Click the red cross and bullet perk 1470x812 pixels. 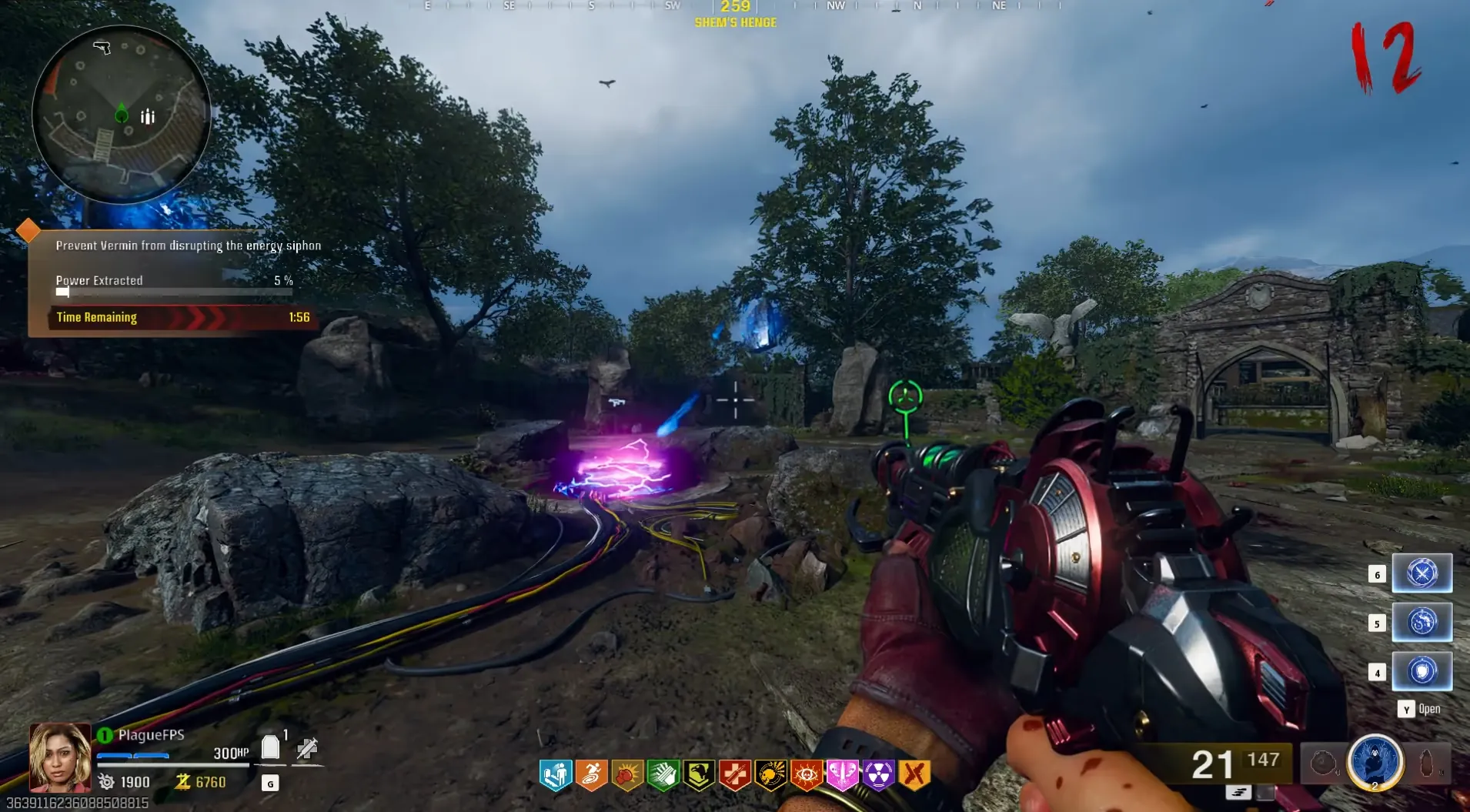(x=735, y=775)
